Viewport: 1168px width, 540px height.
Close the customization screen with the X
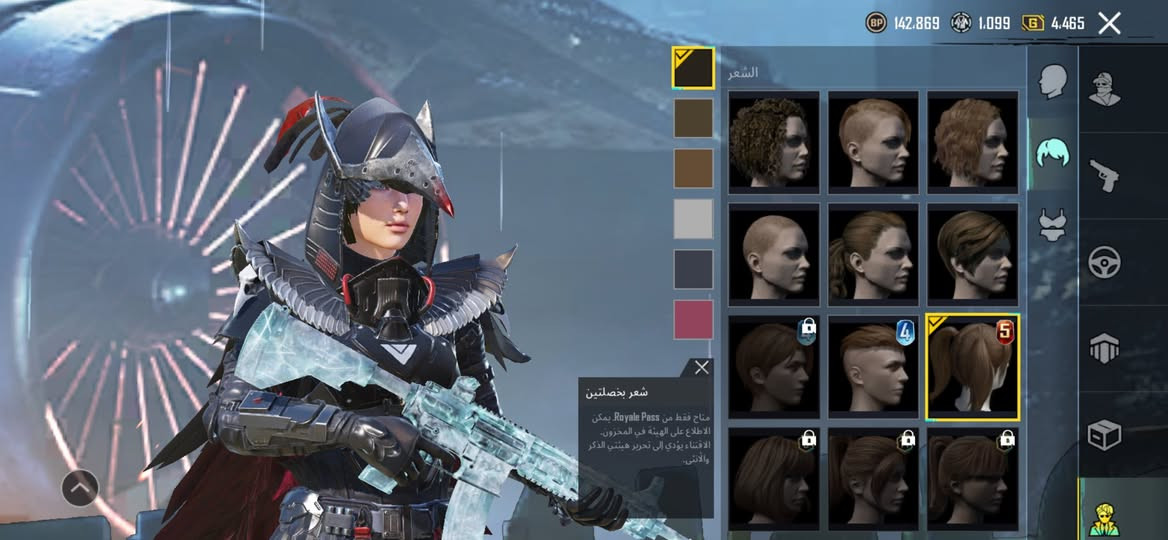tap(1109, 23)
